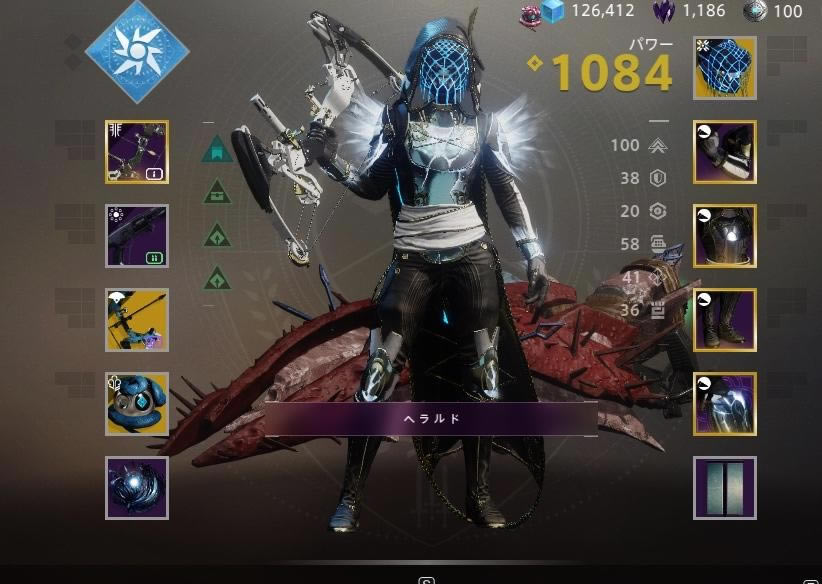822x584 pixels.
Task: Select the gauntlets armor slot
Action: click(725, 152)
